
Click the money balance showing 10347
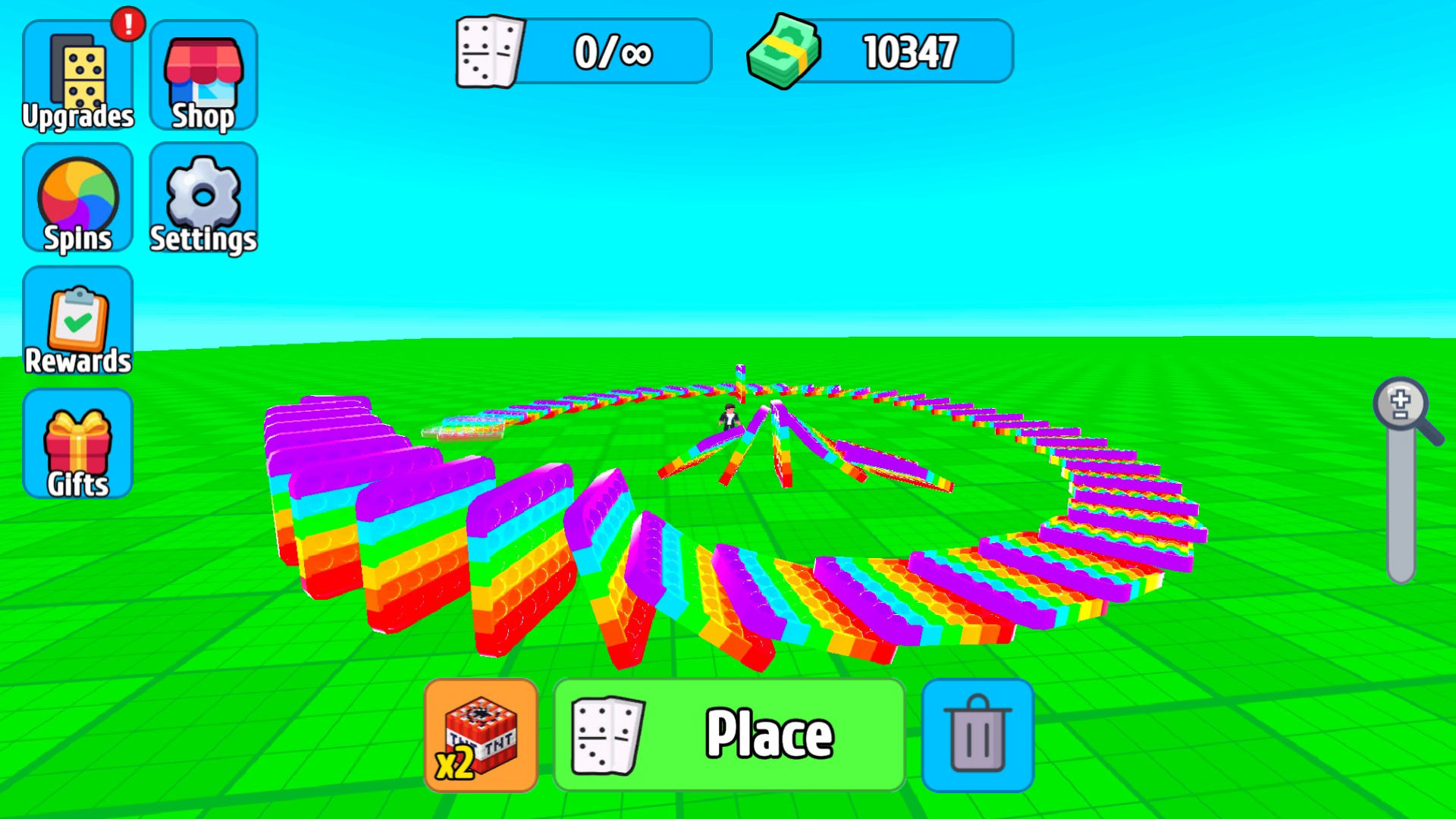pyautogui.click(x=910, y=51)
